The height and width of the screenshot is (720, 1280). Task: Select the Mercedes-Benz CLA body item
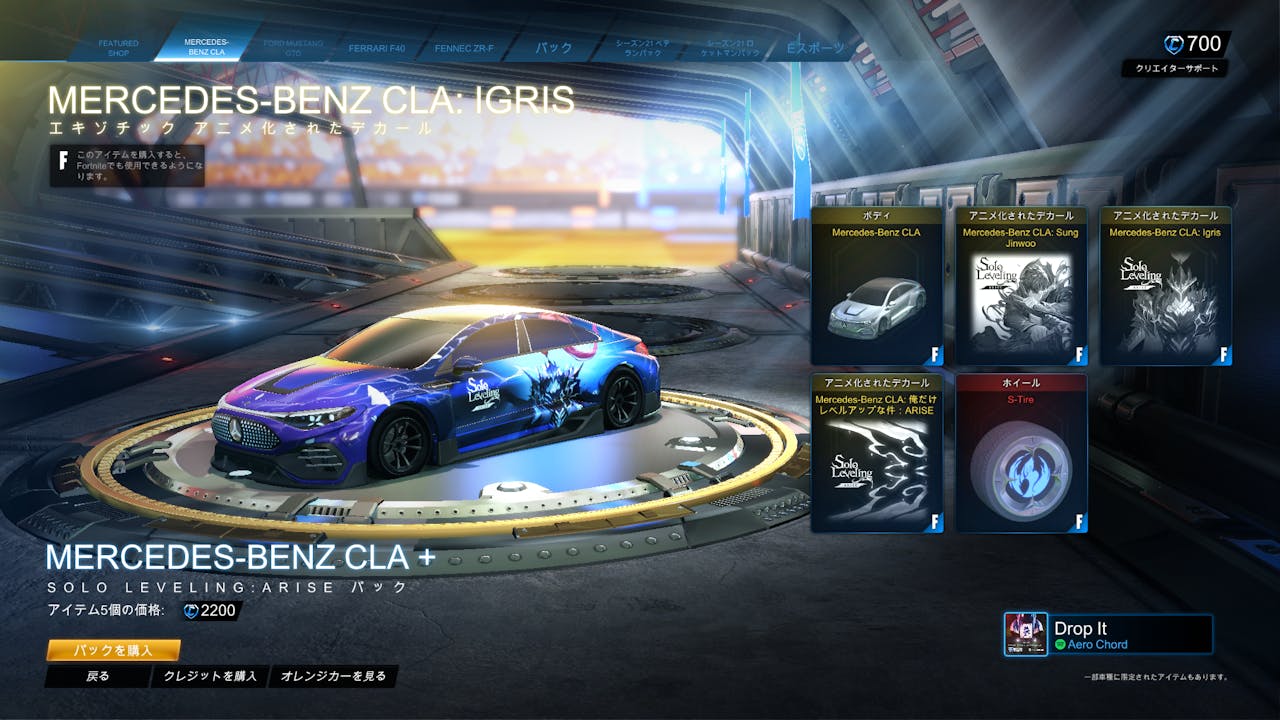click(876, 286)
